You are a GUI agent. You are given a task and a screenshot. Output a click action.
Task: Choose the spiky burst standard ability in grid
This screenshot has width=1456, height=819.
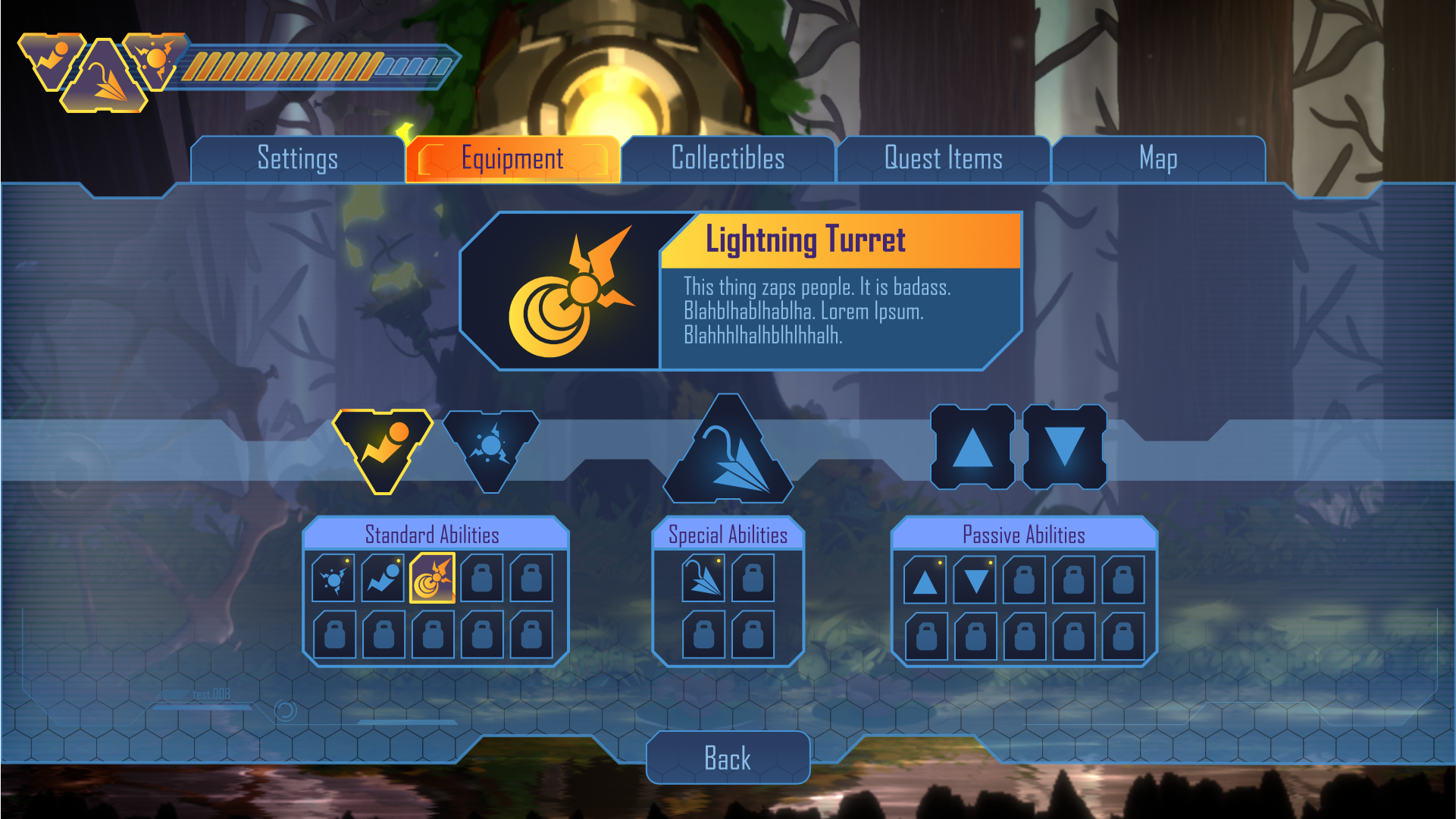[x=333, y=579]
